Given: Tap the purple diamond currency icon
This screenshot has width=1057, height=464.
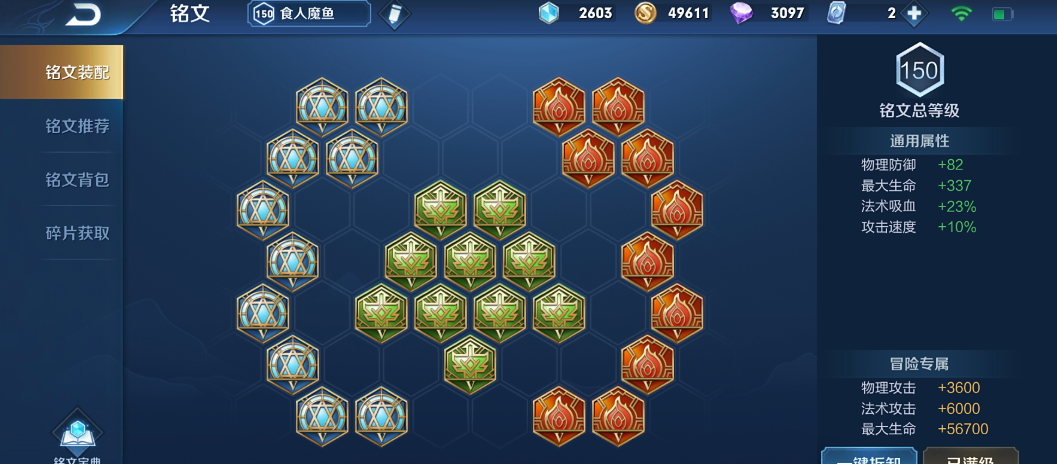Looking at the screenshot, I should (x=741, y=13).
